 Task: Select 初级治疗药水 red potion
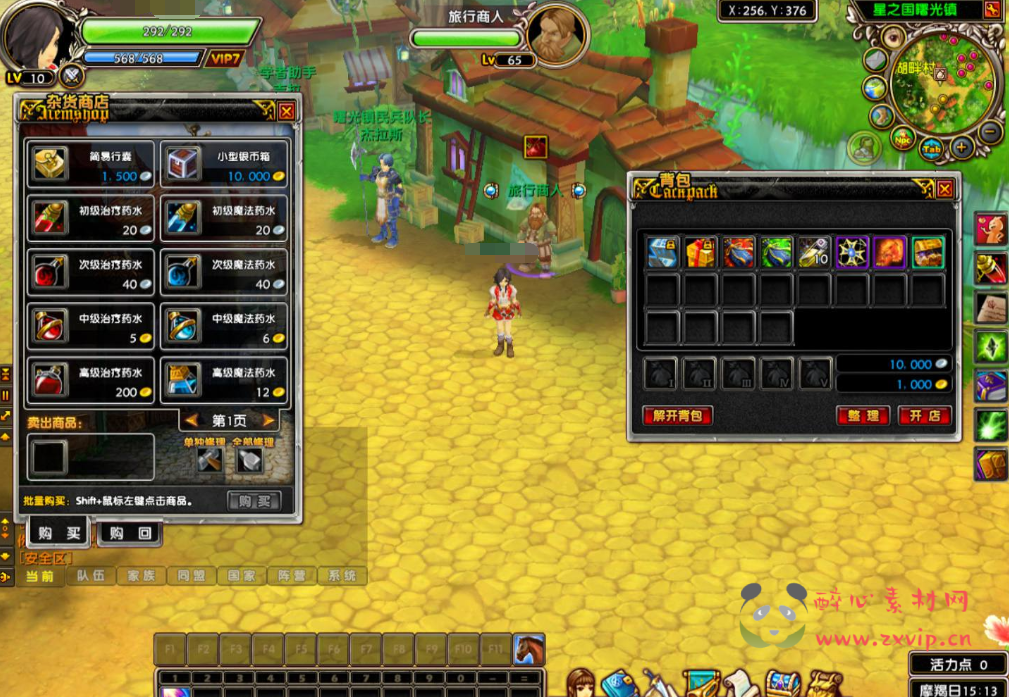pyautogui.click(x=91, y=219)
